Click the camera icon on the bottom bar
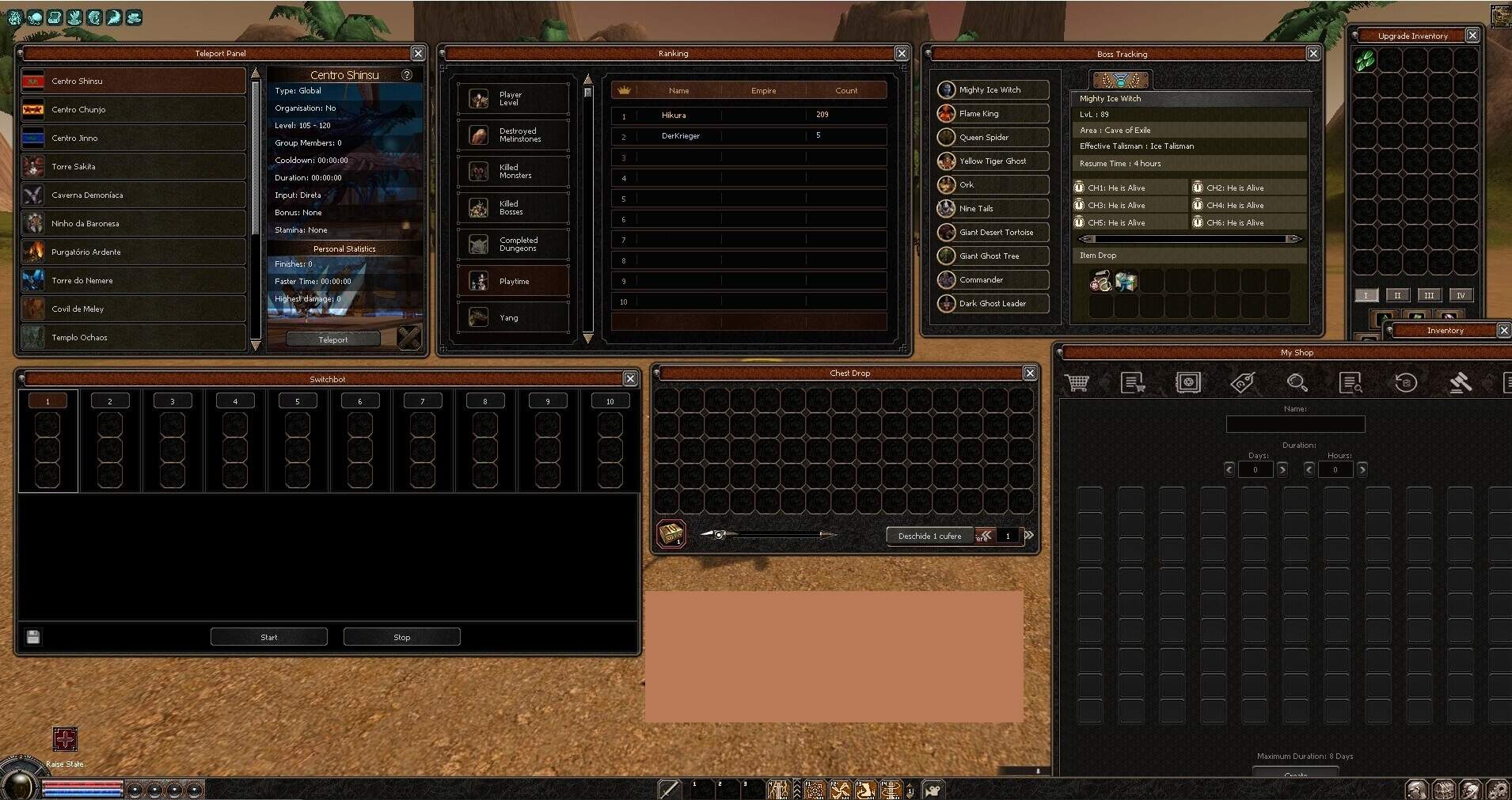 click(x=934, y=789)
